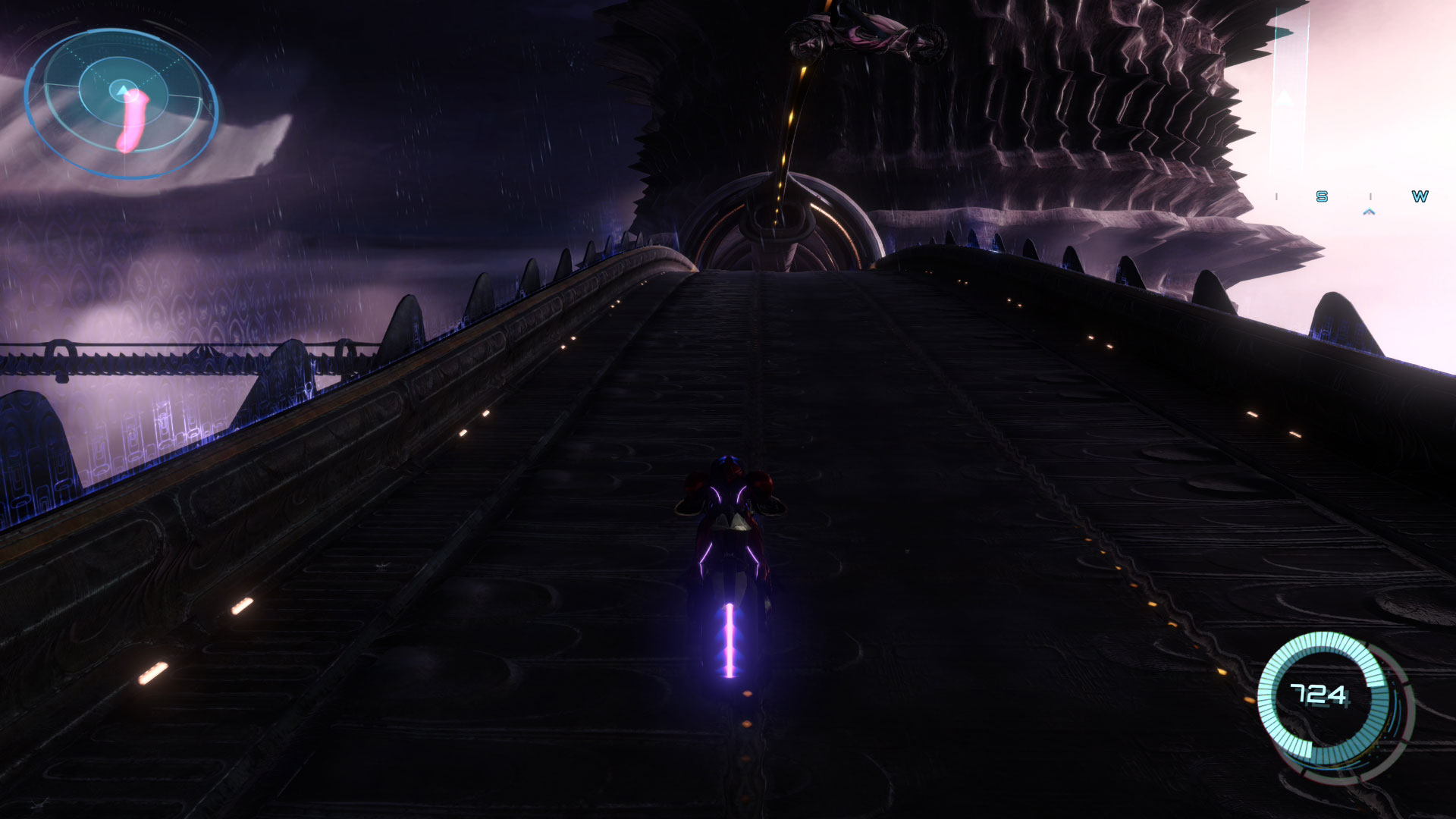
Task: Click the circular radar minimap
Action: (121, 103)
